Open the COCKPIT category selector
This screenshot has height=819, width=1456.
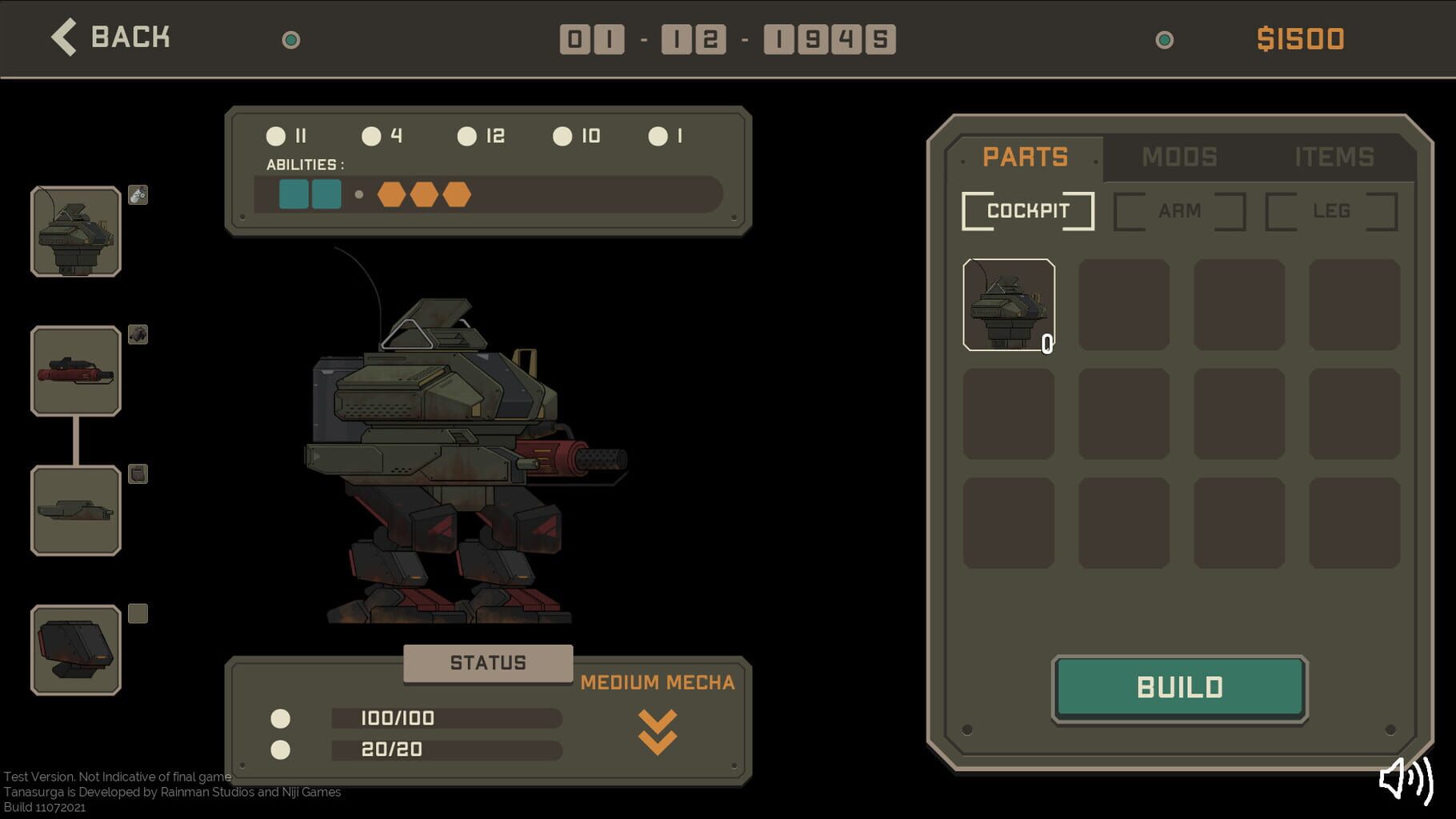click(x=1027, y=210)
